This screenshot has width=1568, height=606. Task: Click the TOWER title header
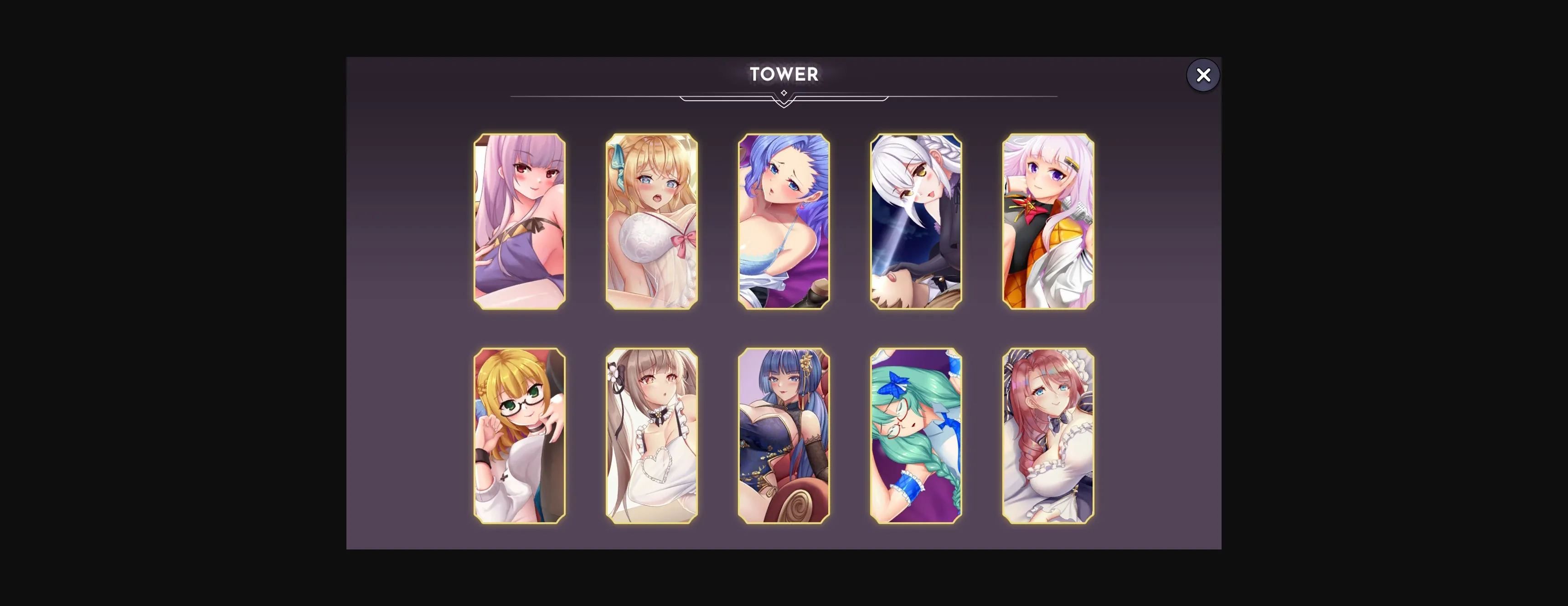[x=784, y=74]
